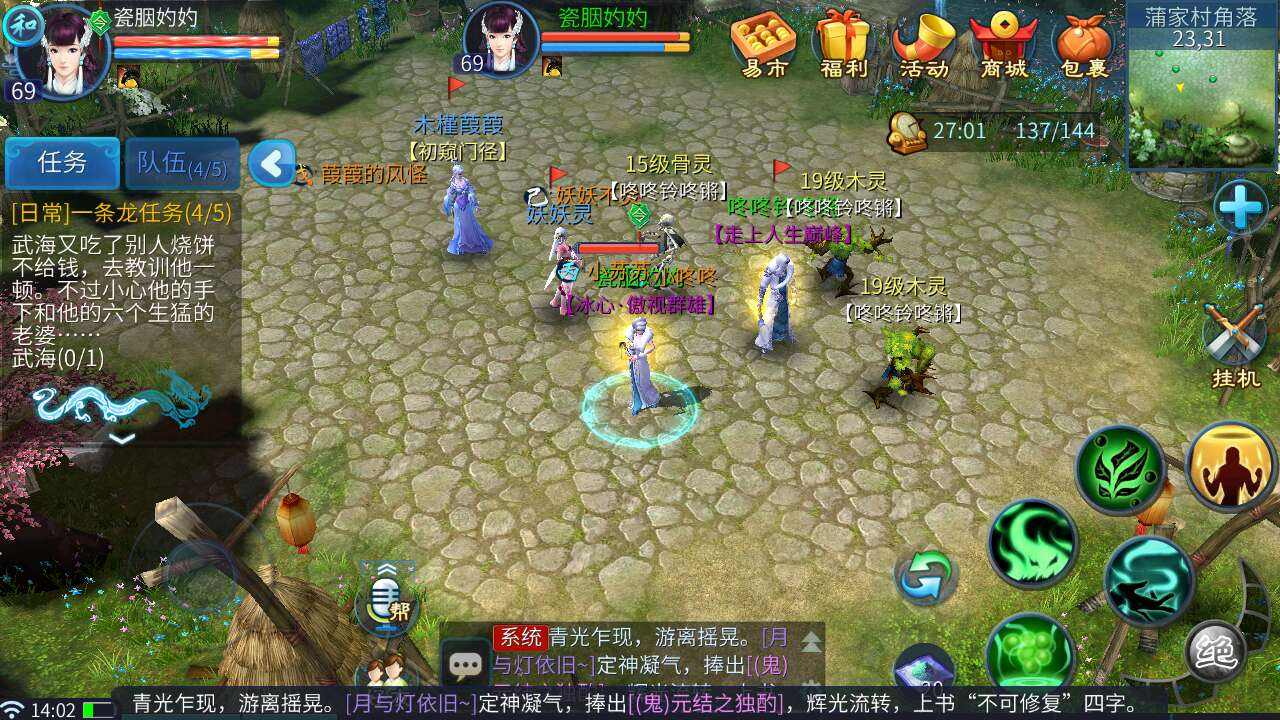Switch to the 任务 quest tab
The image size is (1280, 720).
click(x=62, y=163)
